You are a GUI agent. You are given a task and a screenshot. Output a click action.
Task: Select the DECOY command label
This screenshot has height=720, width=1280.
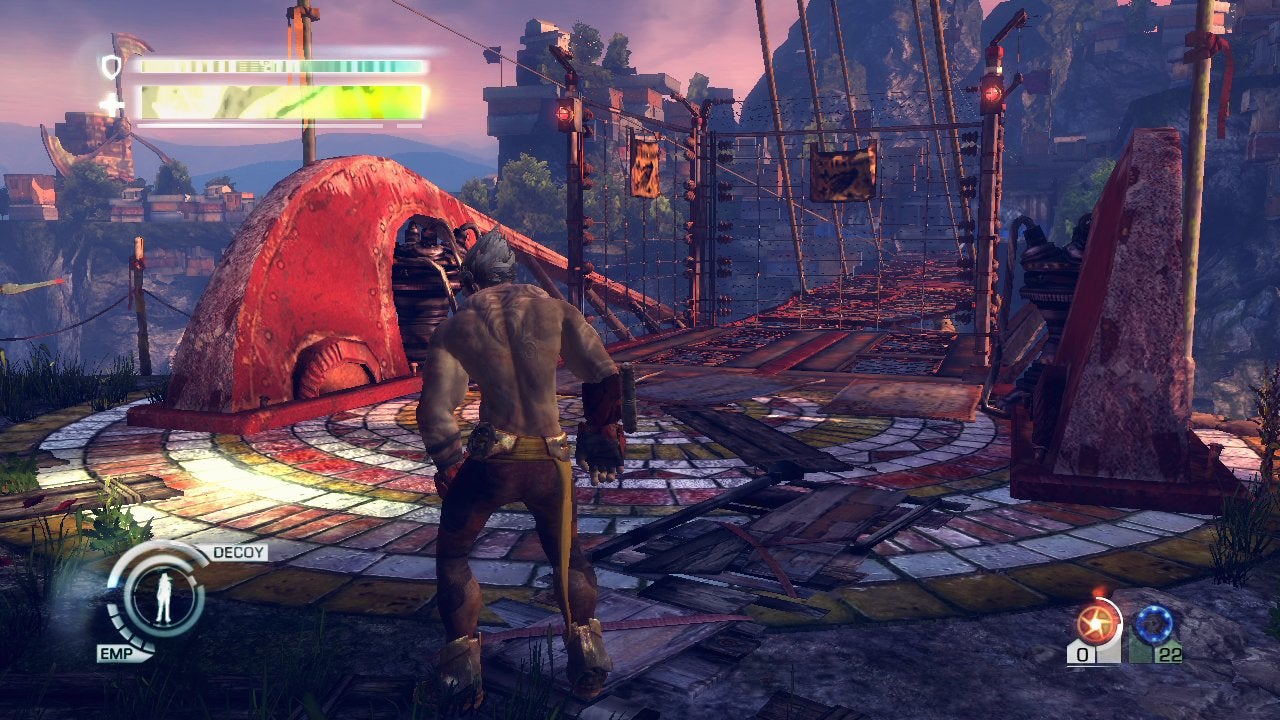click(x=237, y=552)
